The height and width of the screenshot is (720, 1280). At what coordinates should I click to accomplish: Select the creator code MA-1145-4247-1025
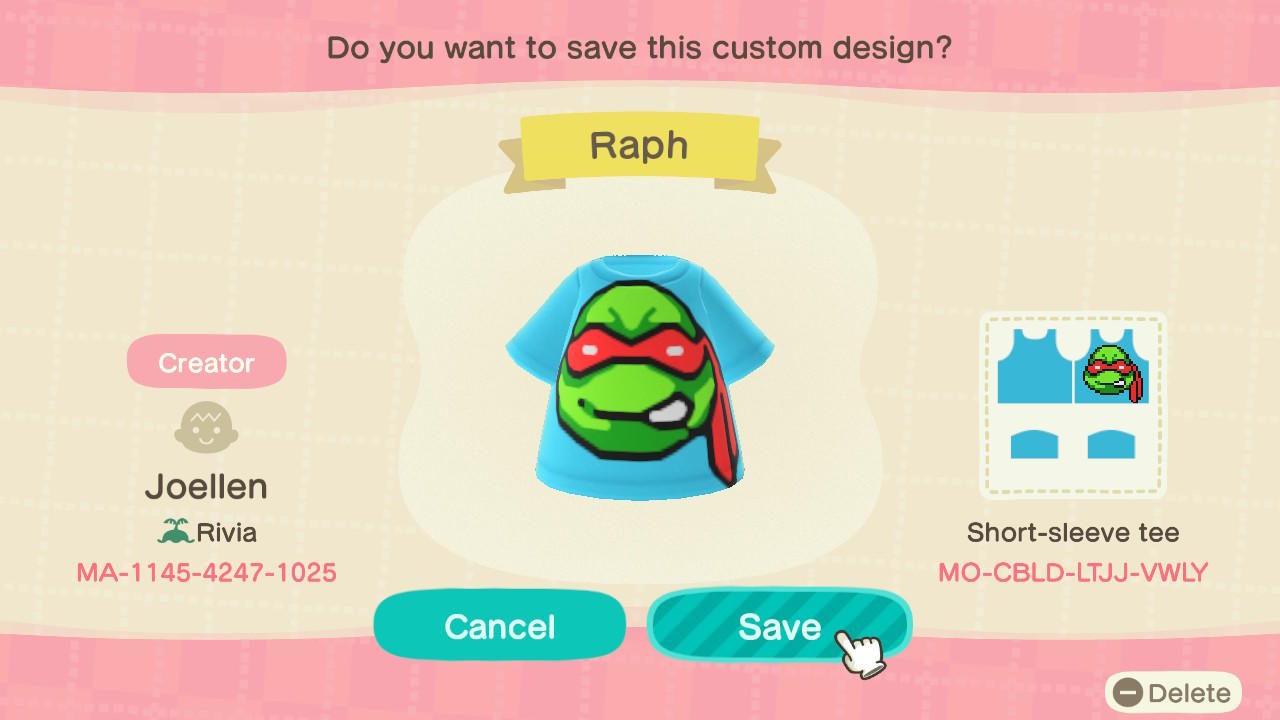click(x=206, y=572)
